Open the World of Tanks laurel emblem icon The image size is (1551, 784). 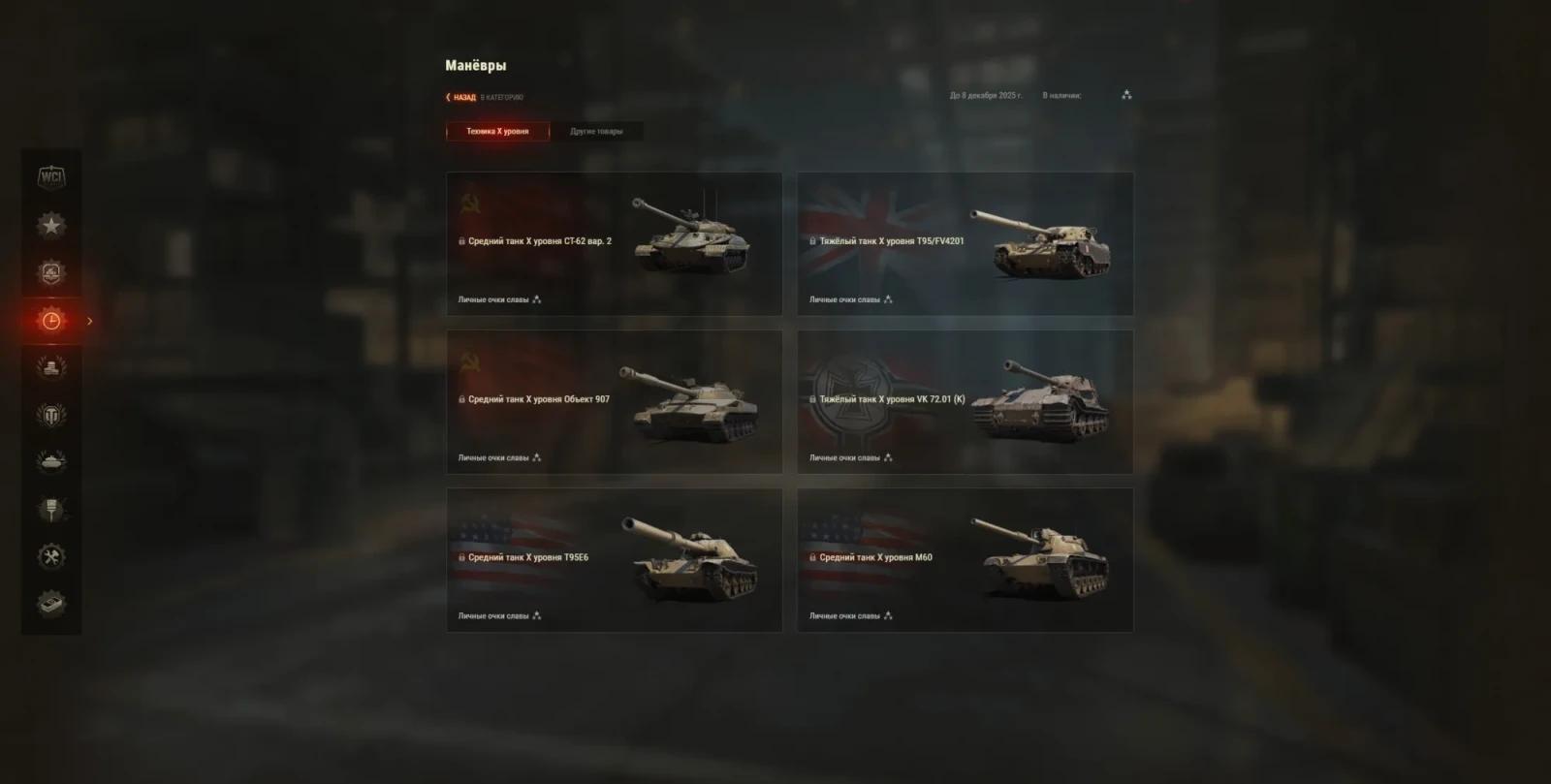click(51, 414)
